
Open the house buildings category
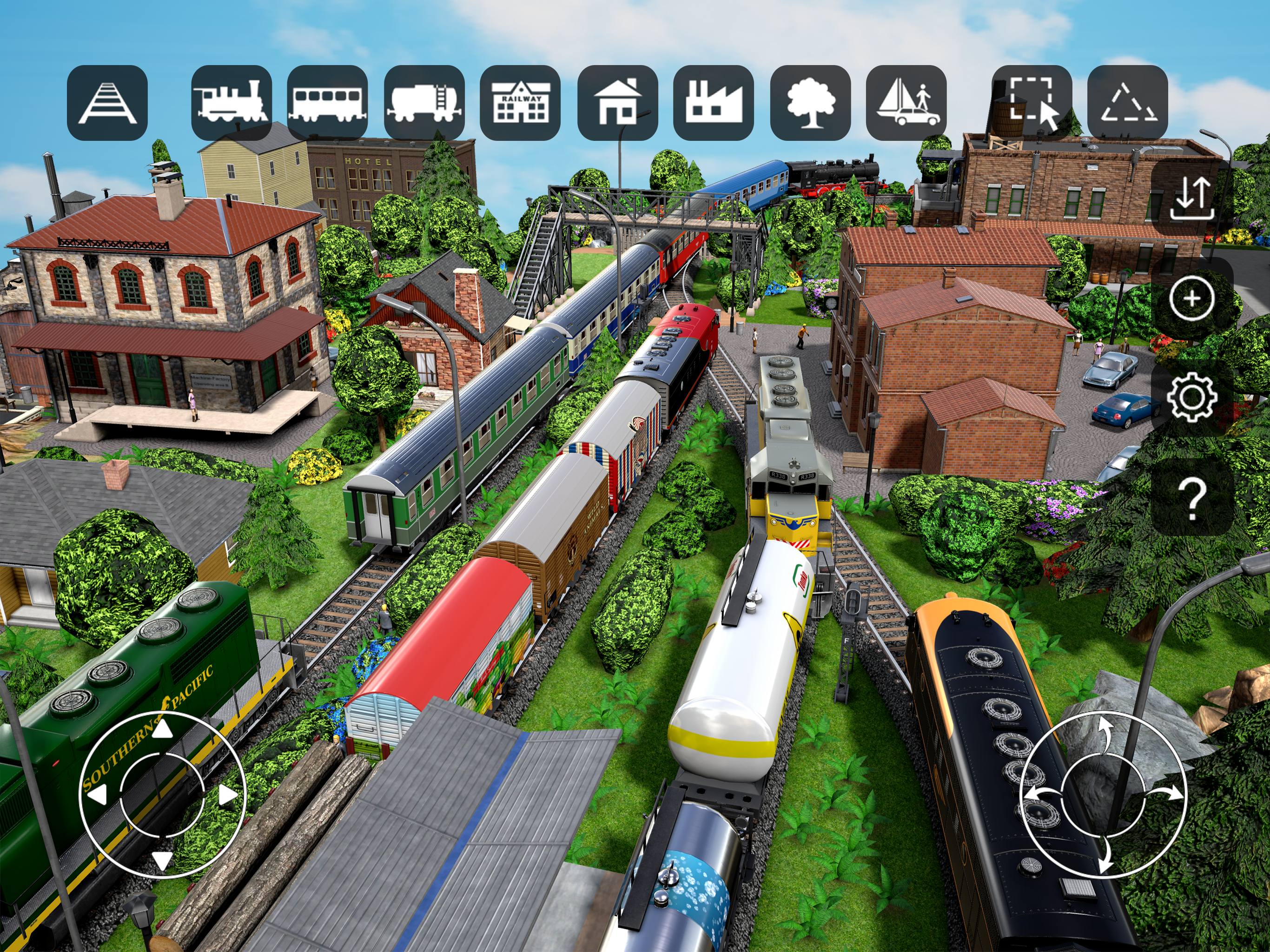tap(617, 103)
